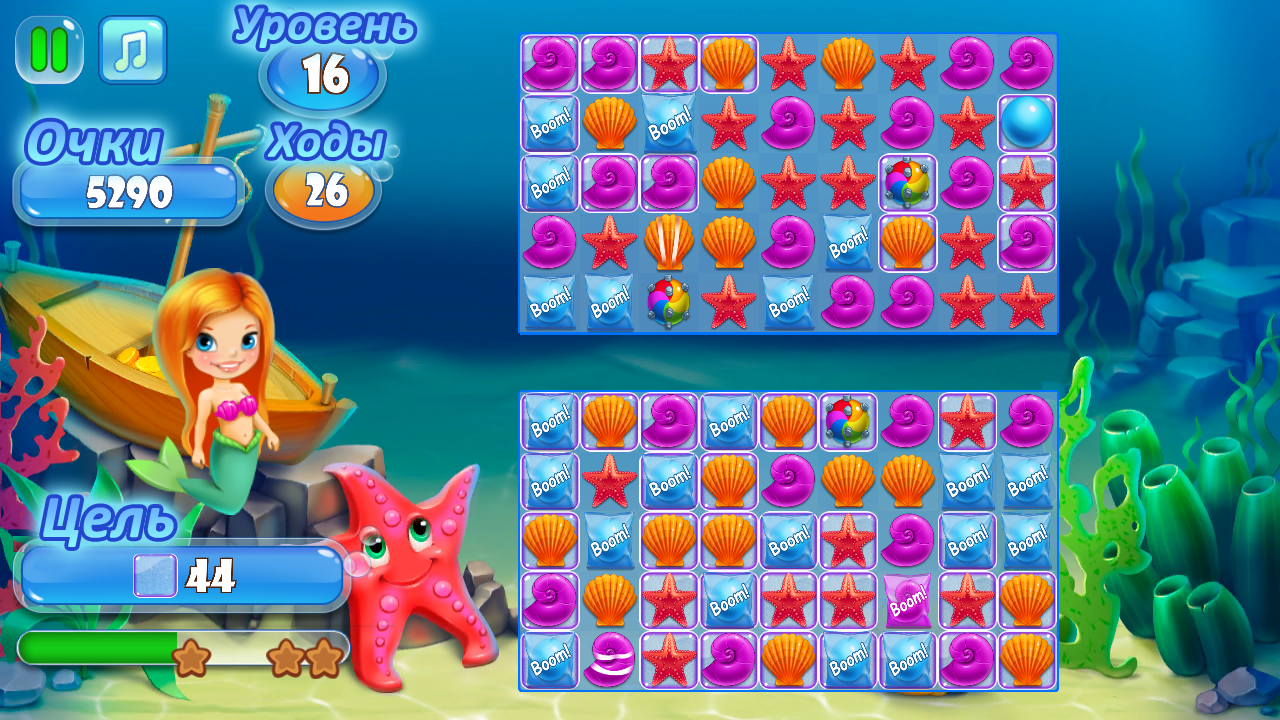
Task: Select the rainbow bomb tile in the top board
Action: pyautogui.click(x=908, y=183)
